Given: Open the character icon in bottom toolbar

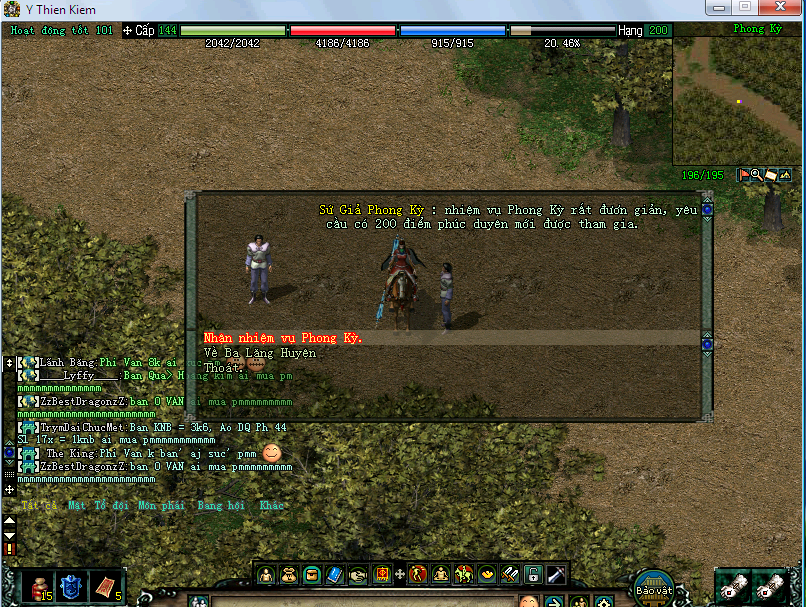Looking at the screenshot, I should [267, 575].
